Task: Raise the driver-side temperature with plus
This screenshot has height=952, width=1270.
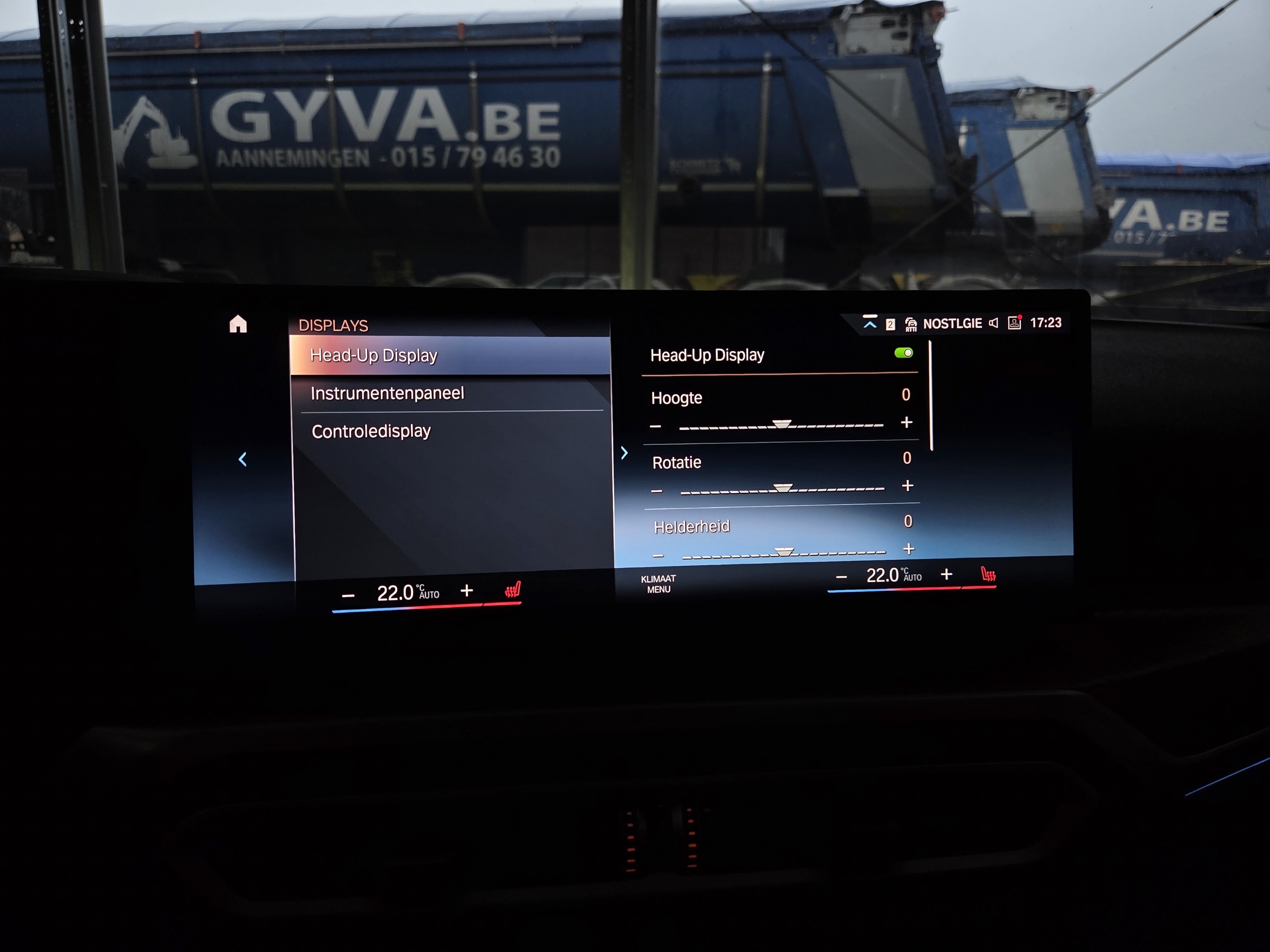Action: pos(467,591)
